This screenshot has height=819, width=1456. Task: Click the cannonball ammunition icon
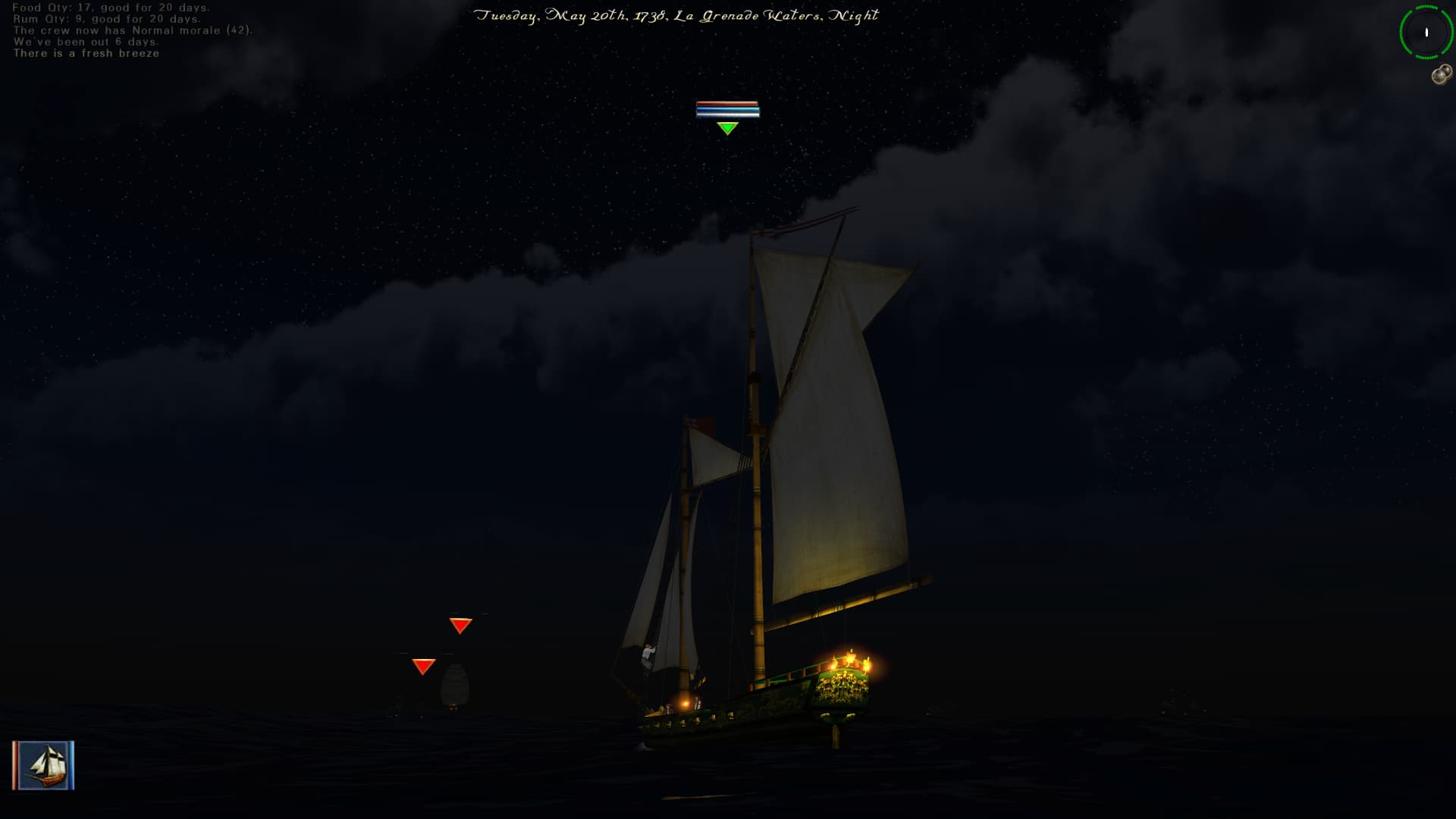(x=1442, y=74)
